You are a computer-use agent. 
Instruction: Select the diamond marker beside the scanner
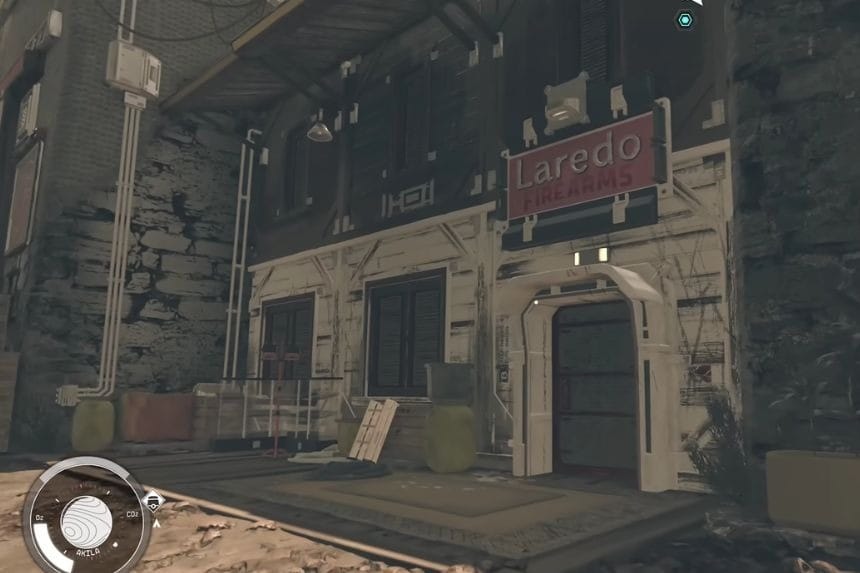point(154,502)
